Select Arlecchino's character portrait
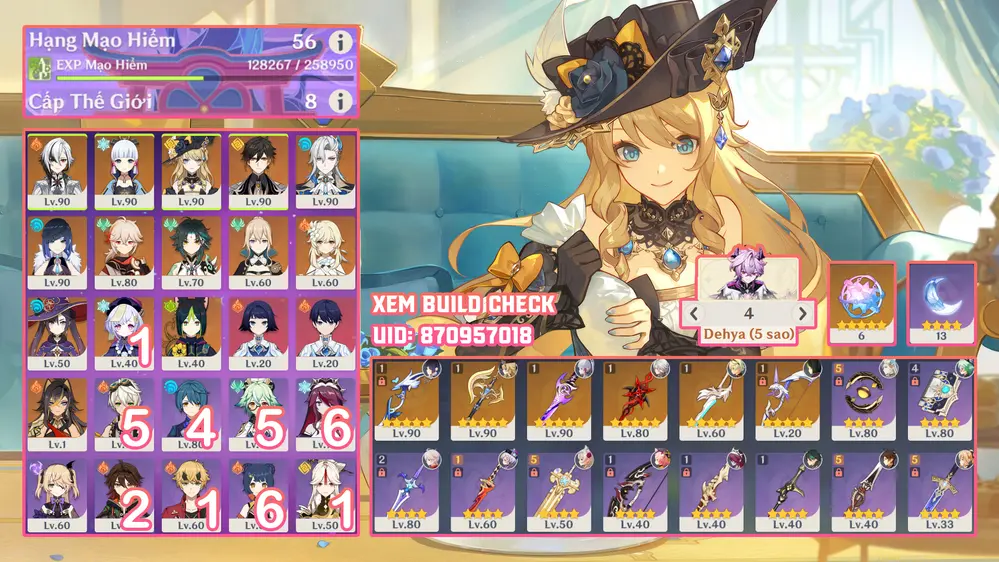Image resolution: width=999 pixels, height=562 pixels. [58, 170]
